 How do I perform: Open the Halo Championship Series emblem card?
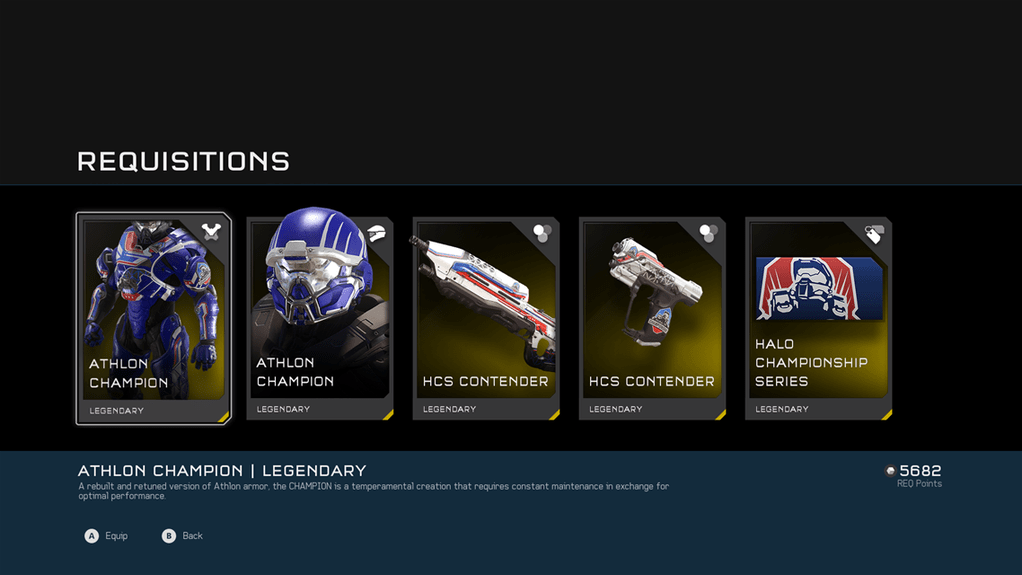(x=818, y=318)
